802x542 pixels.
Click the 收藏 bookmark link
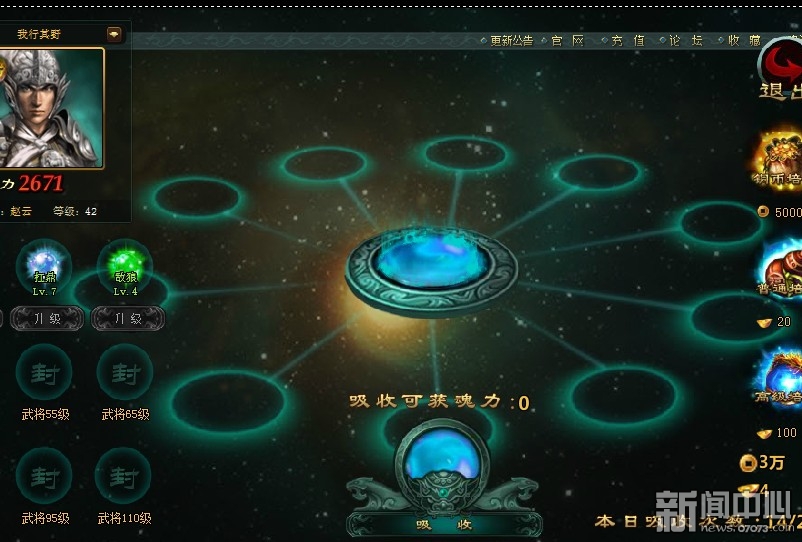point(743,41)
